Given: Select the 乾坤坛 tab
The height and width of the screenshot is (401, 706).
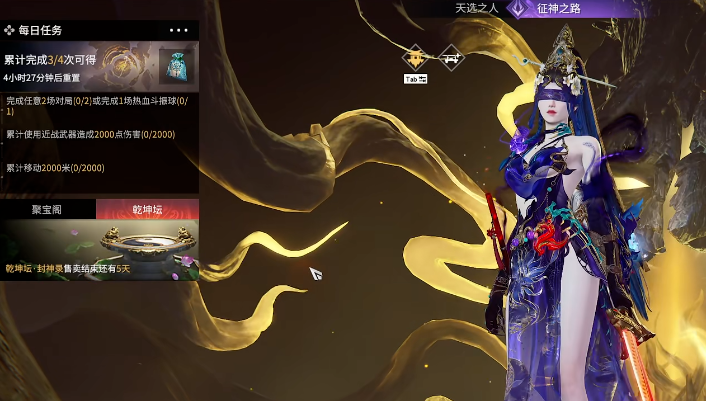Looking at the screenshot, I should coord(148,209).
